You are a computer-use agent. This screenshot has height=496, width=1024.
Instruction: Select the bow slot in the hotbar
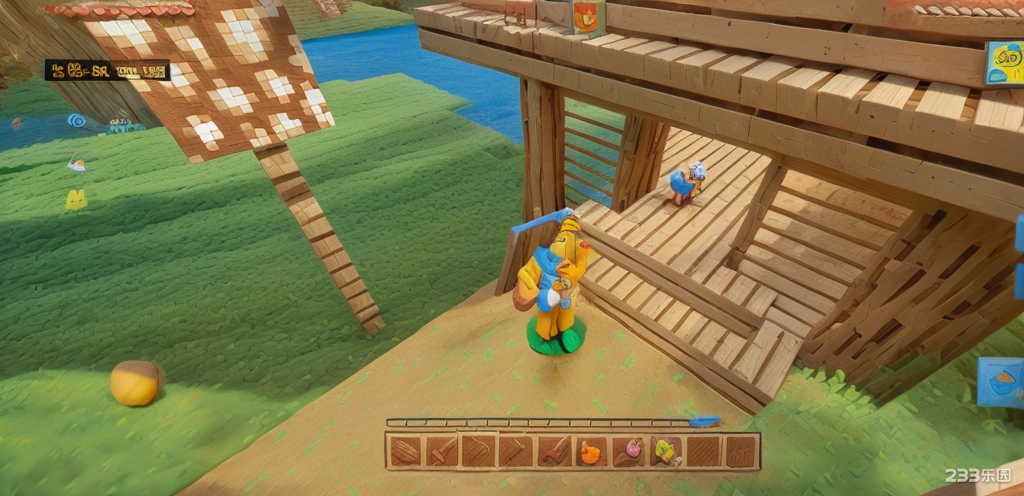tap(478, 452)
